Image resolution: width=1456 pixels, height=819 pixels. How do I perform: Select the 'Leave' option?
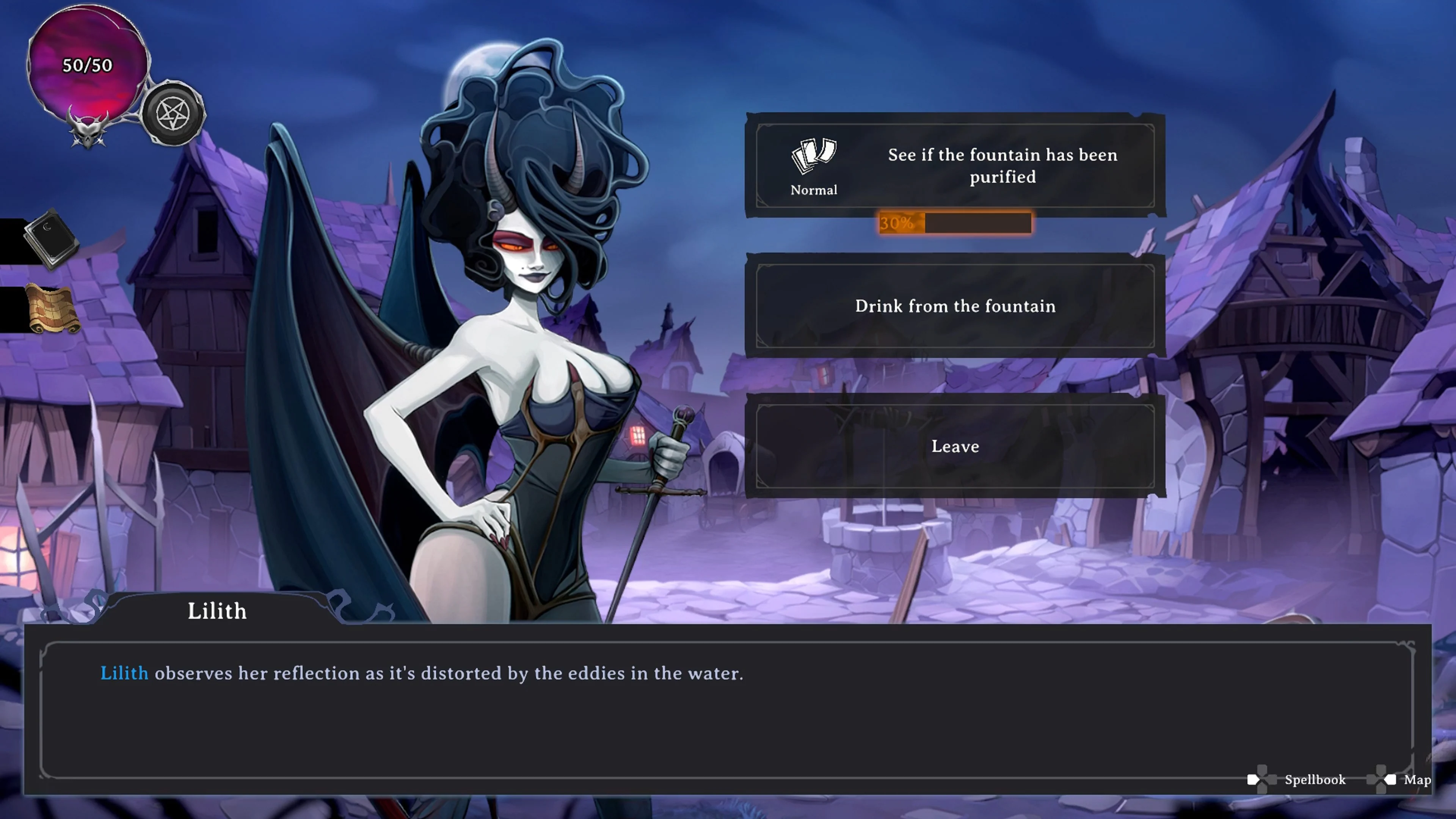[955, 447]
